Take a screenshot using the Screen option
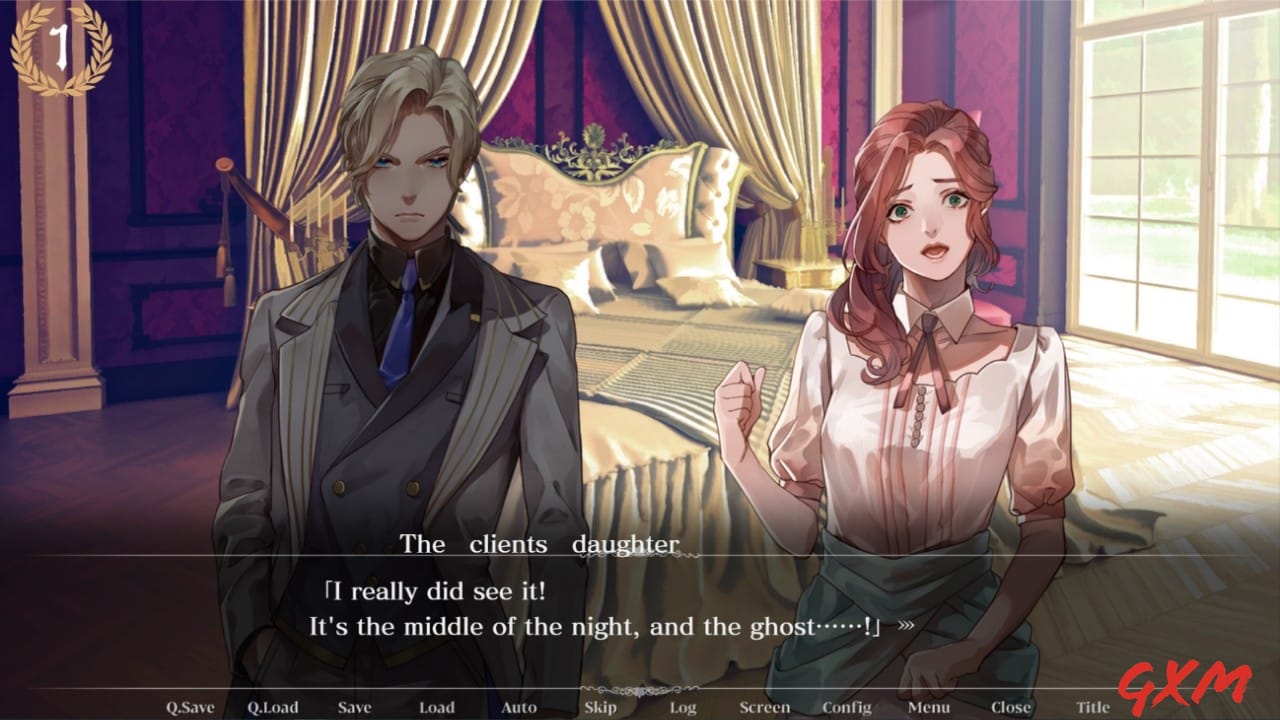Screen dimensions: 1280x720 click(x=766, y=706)
